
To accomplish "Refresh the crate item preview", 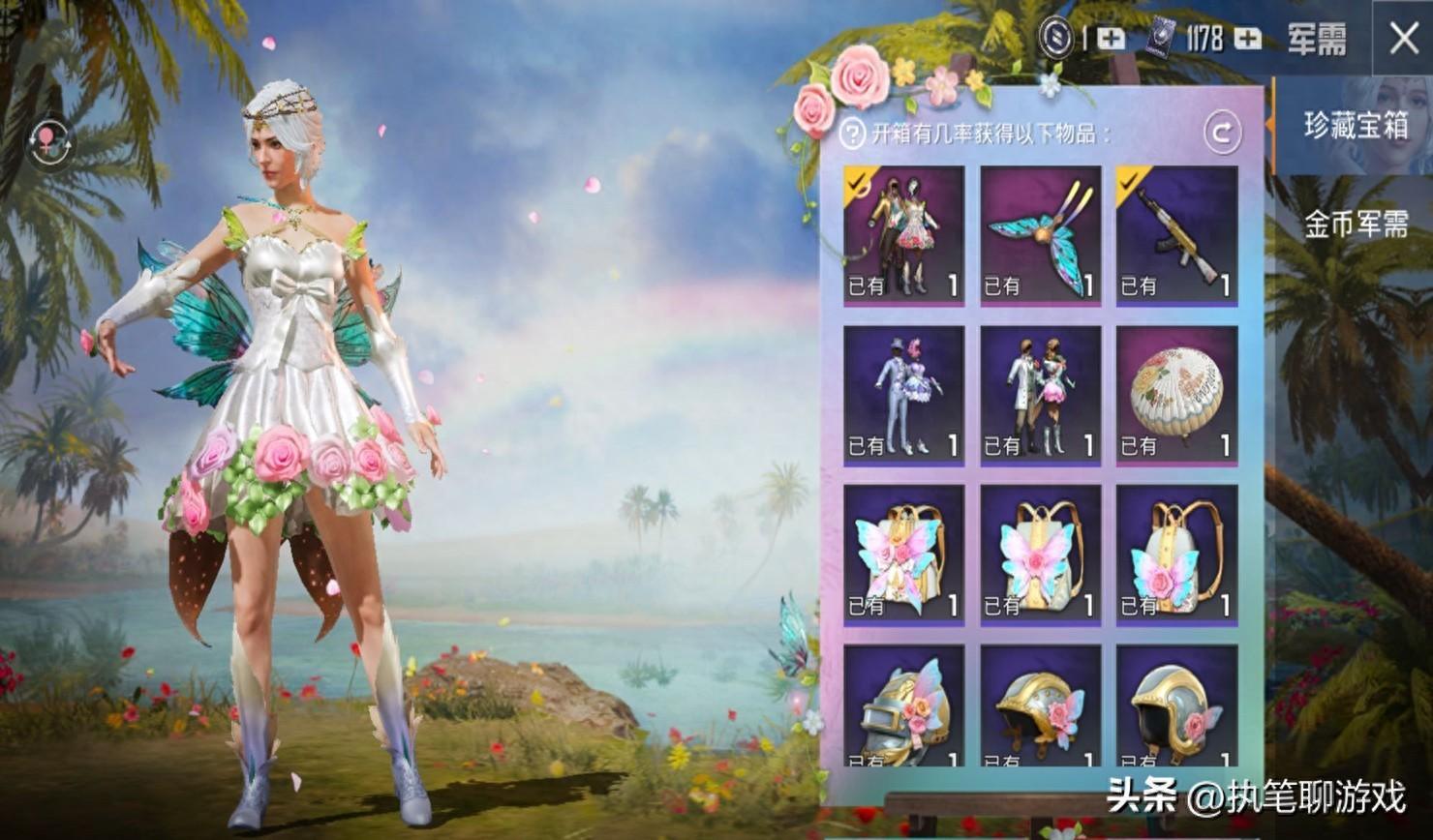I will 1222,133.
